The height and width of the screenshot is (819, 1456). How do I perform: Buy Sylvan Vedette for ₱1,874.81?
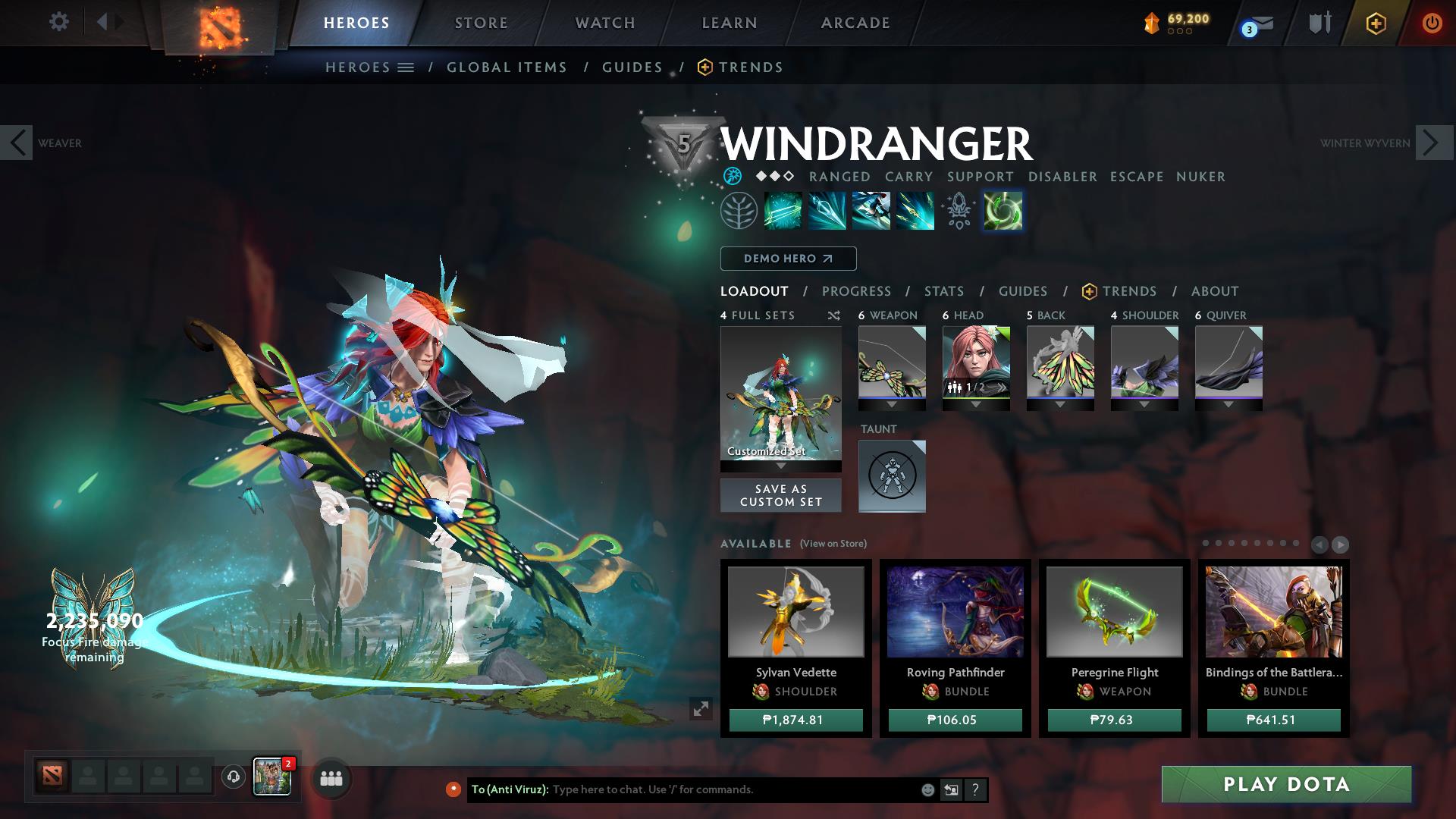click(x=795, y=720)
